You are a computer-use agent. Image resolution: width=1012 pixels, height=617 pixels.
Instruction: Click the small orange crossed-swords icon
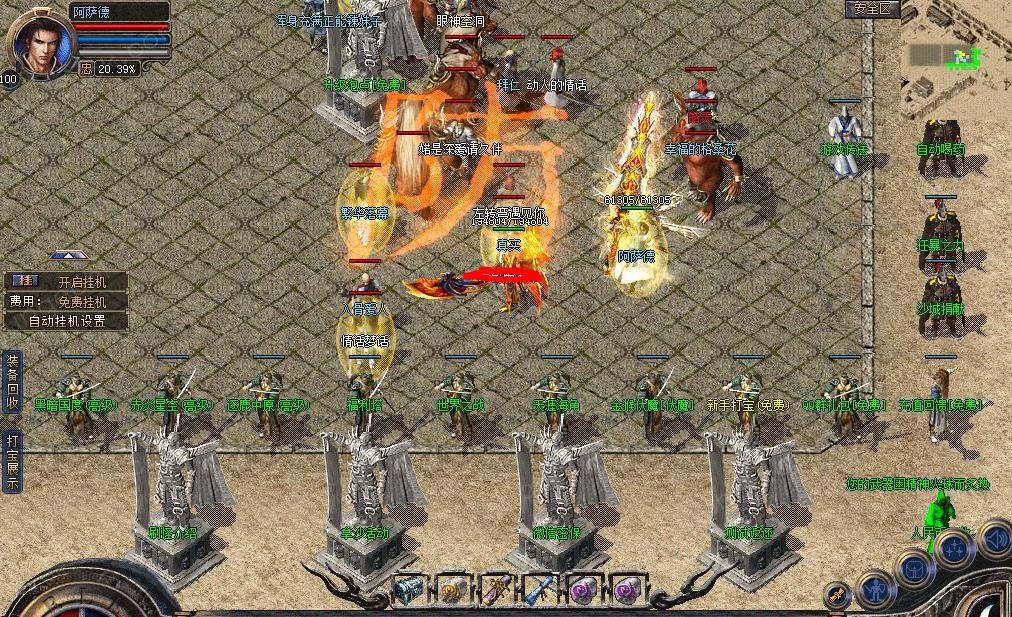pos(836,595)
